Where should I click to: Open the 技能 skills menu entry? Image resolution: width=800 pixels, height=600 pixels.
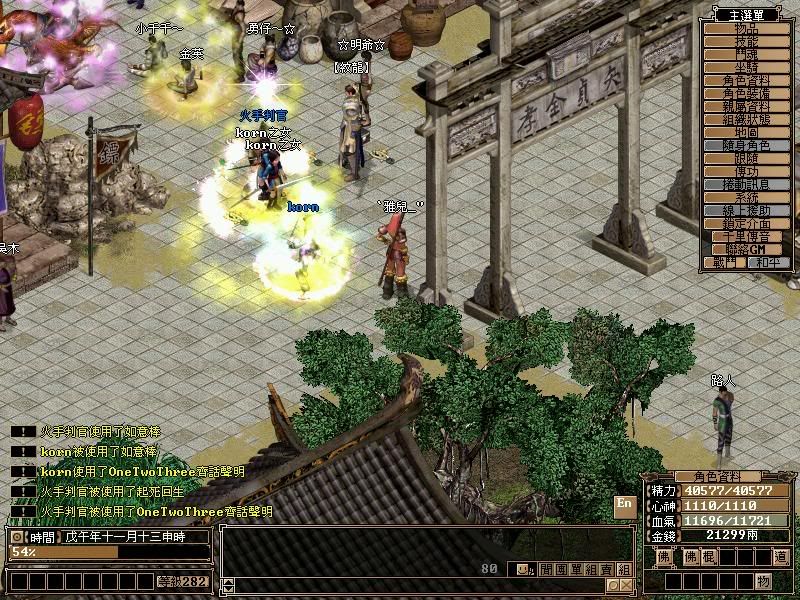pos(746,42)
